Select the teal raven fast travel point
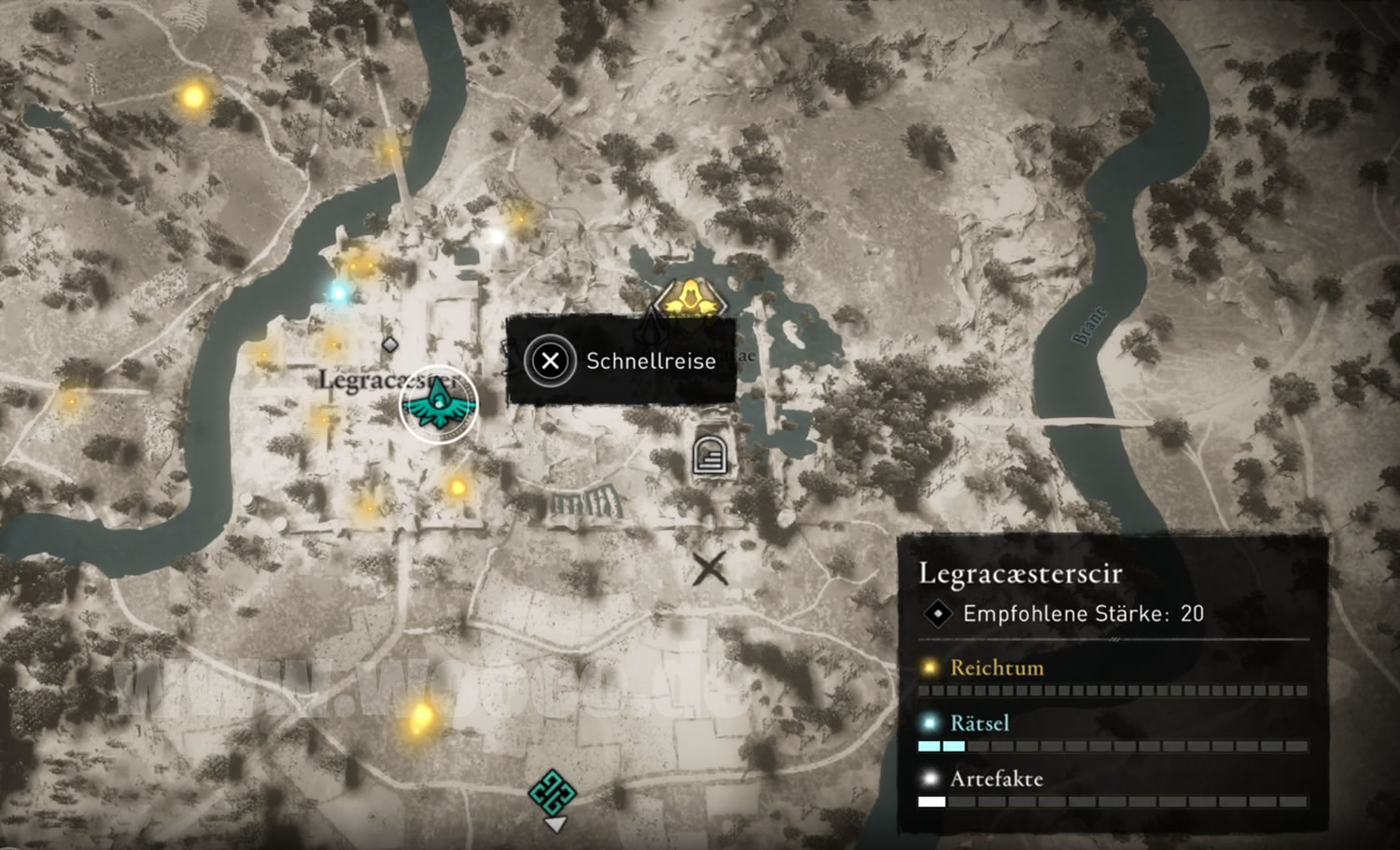Image resolution: width=1400 pixels, height=850 pixels. (439, 404)
